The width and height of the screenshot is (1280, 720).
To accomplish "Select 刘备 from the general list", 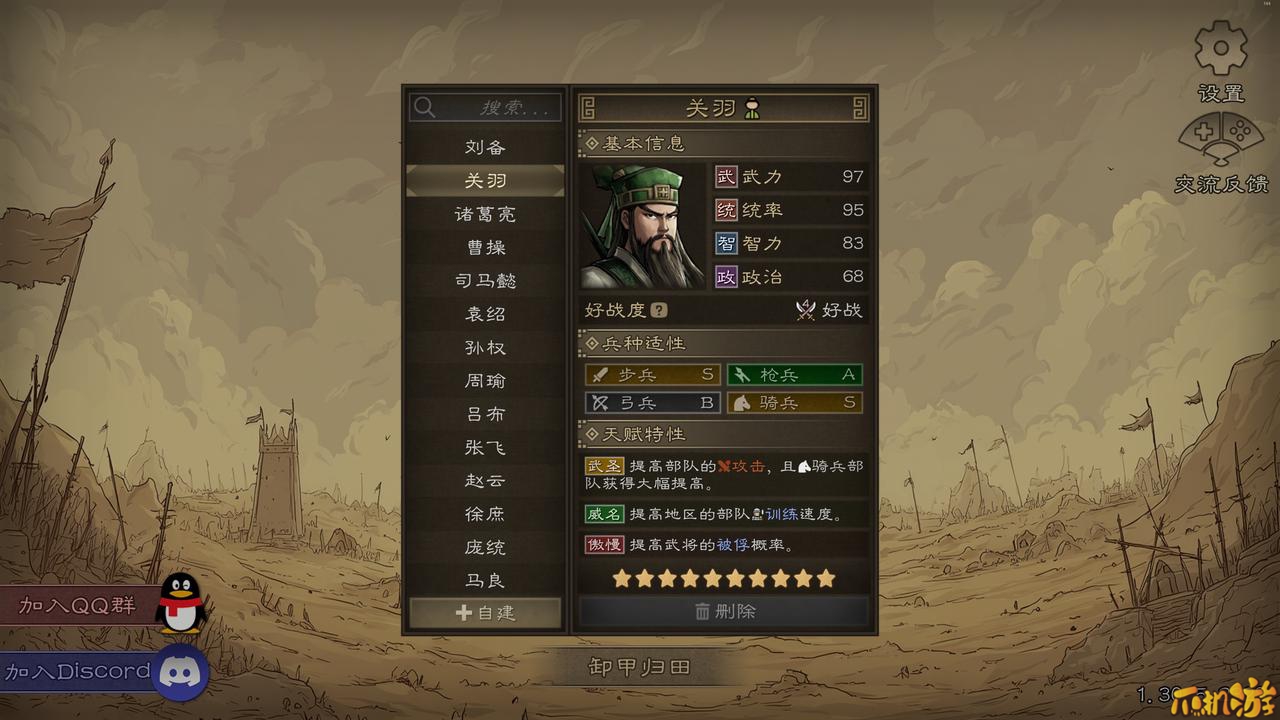I will [x=485, y=147].
